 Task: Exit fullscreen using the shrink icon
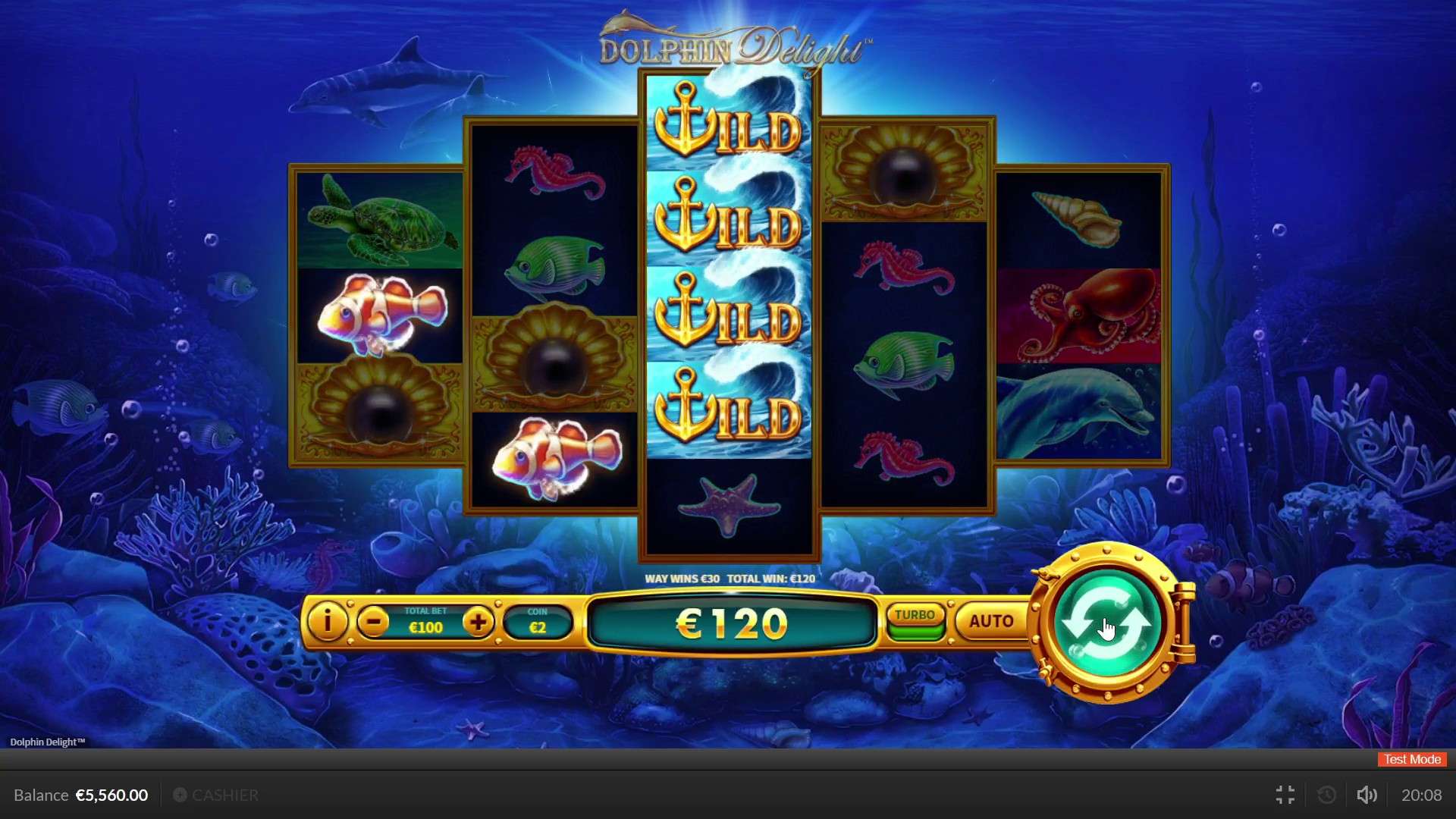pos(1285,795)
